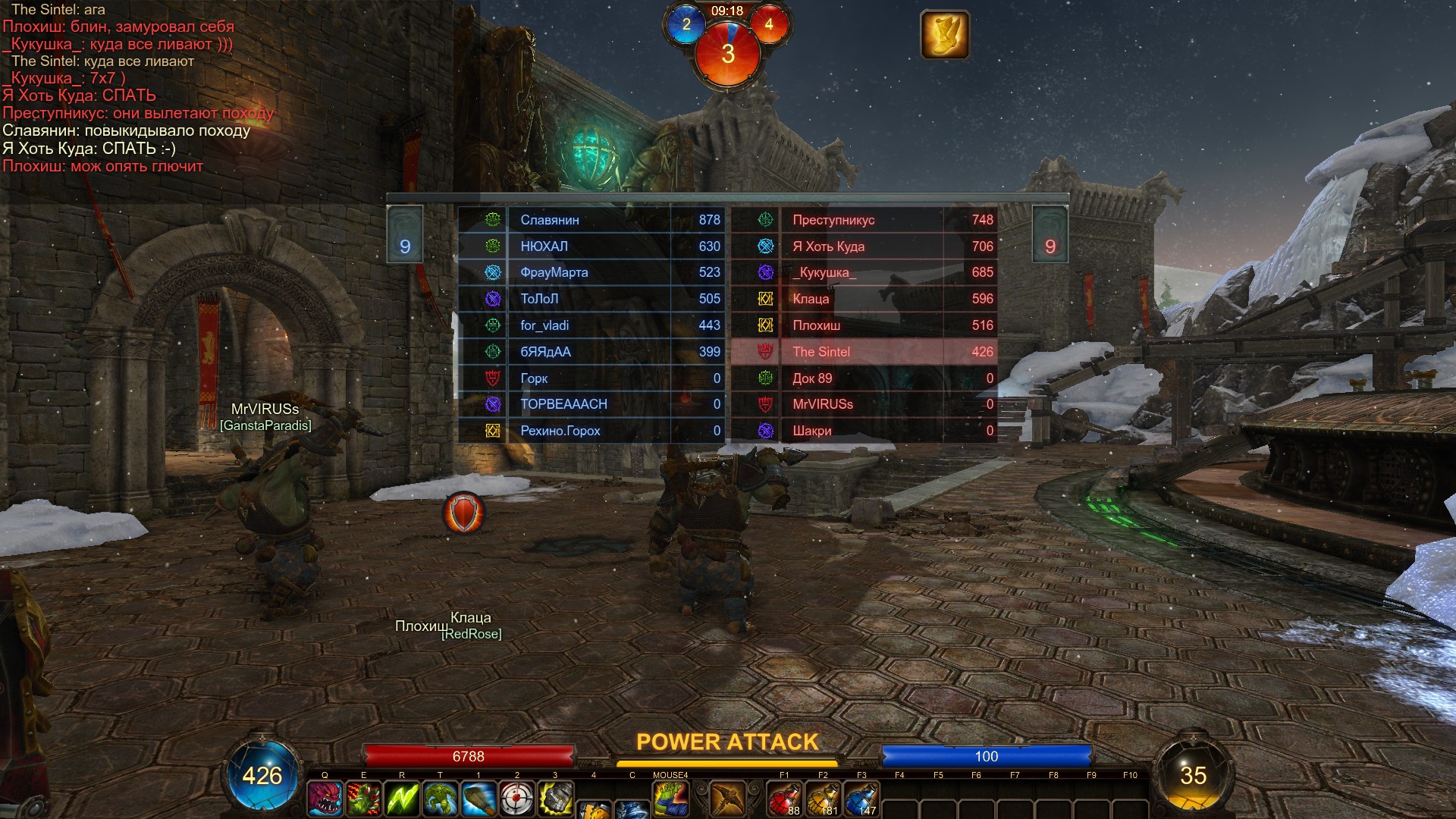Select the crossbow weapon slot
Screen dimensions: 1456x819
point(727,799)
